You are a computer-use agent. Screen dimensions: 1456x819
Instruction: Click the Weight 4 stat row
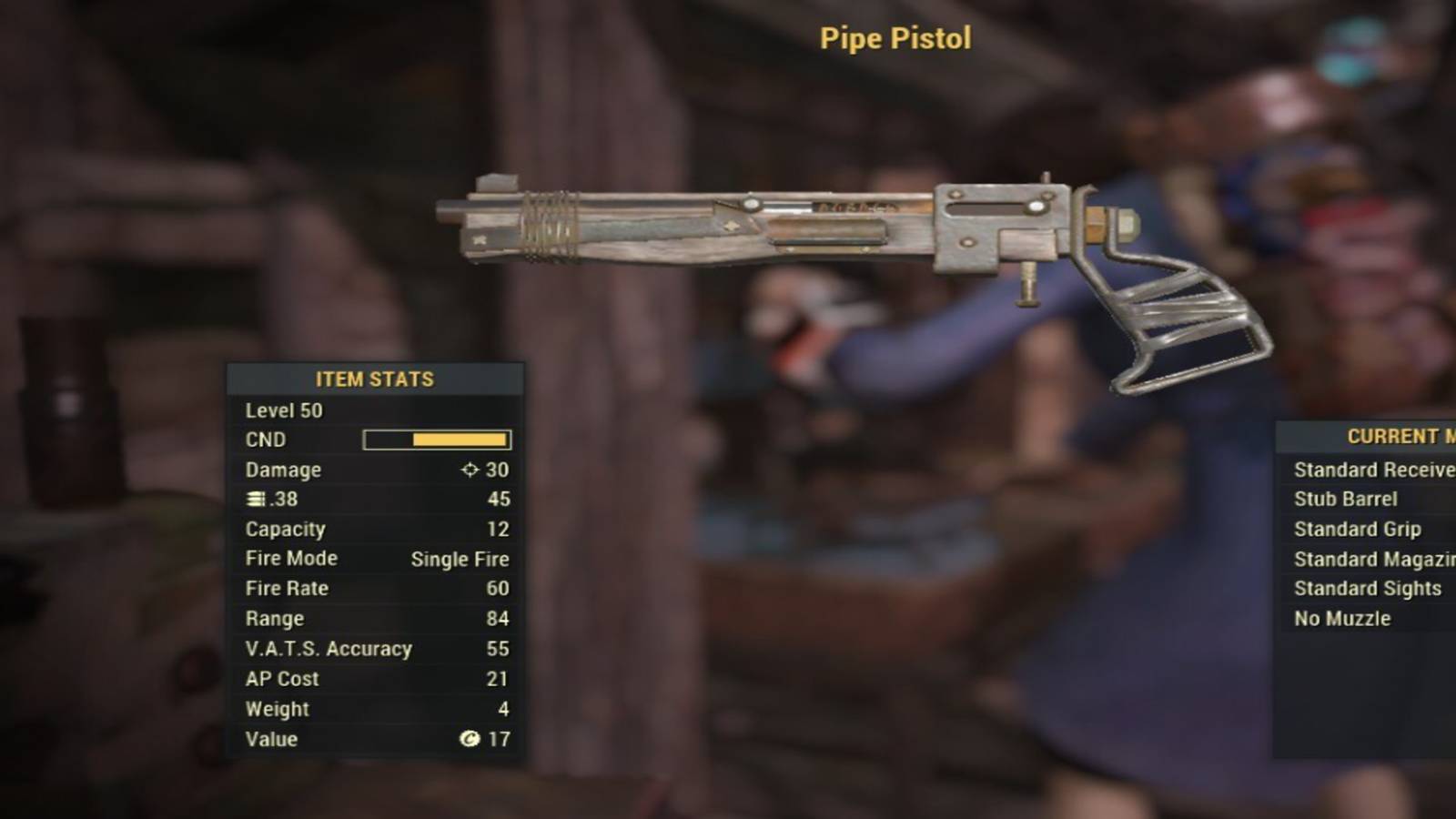(x=373, y=709)
